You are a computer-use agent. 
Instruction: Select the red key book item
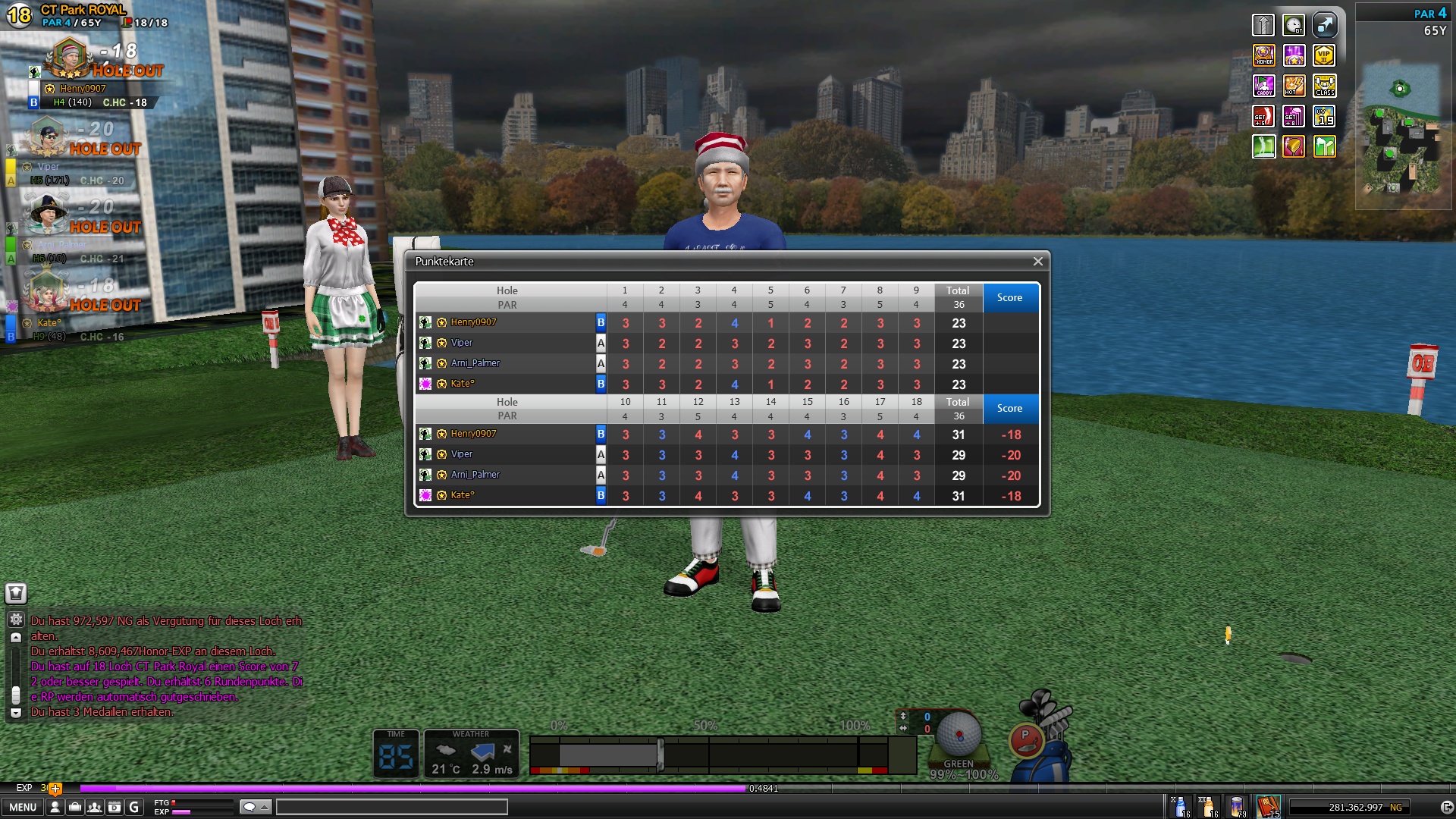(1268, 807)
